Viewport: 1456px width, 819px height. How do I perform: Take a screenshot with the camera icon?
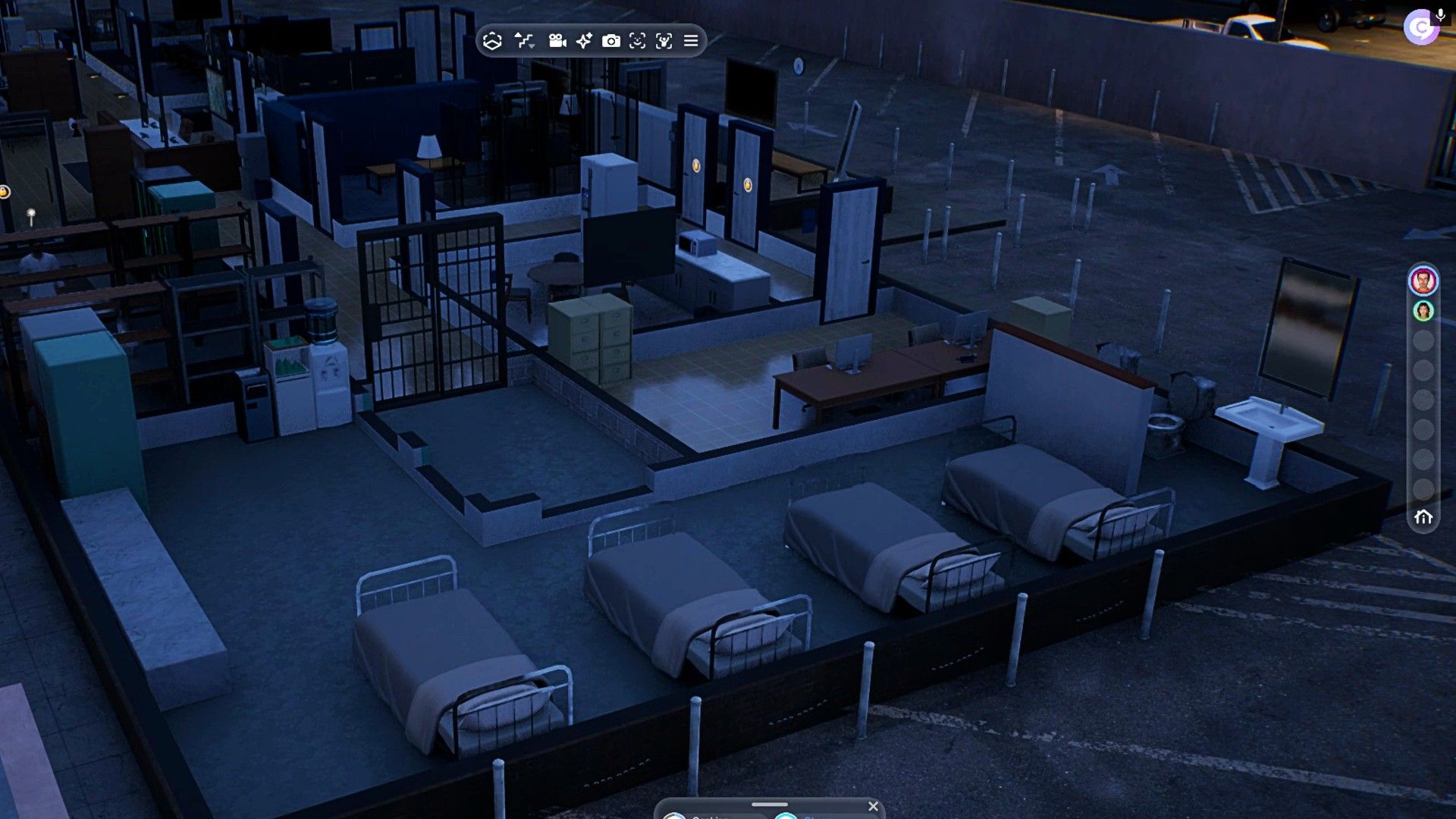tap(610, 41)
